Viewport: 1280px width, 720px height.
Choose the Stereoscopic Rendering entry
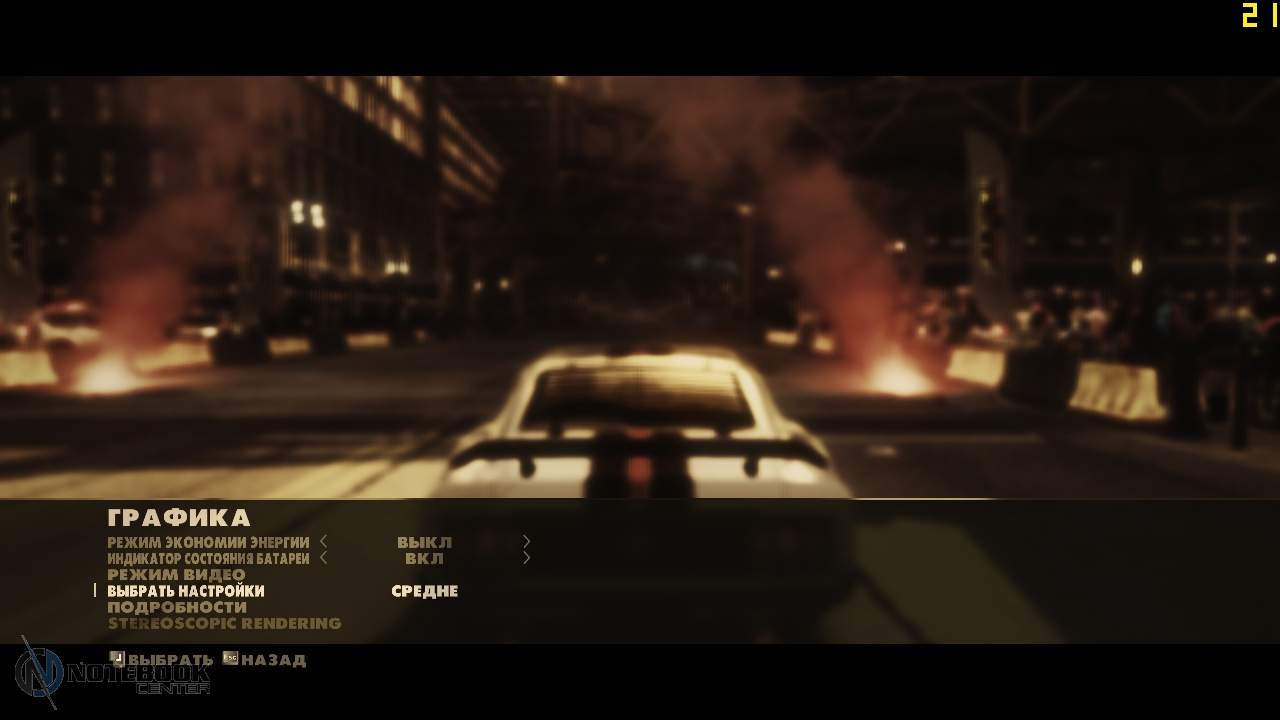[x=224, y=624]
